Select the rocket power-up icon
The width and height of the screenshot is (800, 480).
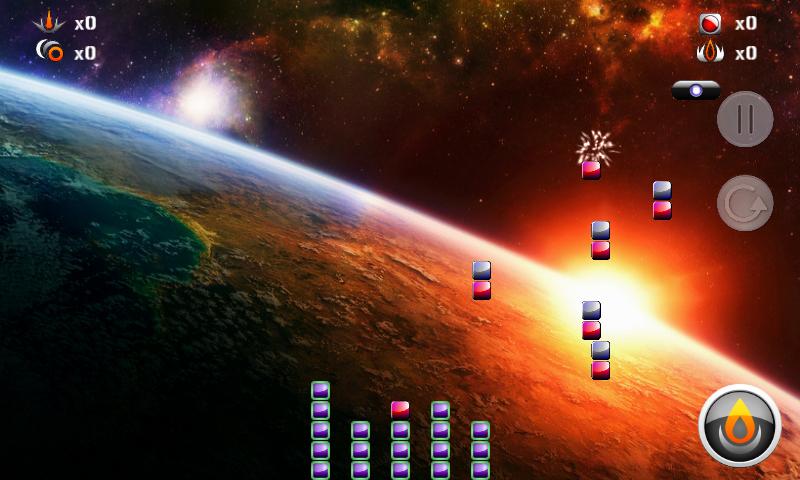pos(48,22)
